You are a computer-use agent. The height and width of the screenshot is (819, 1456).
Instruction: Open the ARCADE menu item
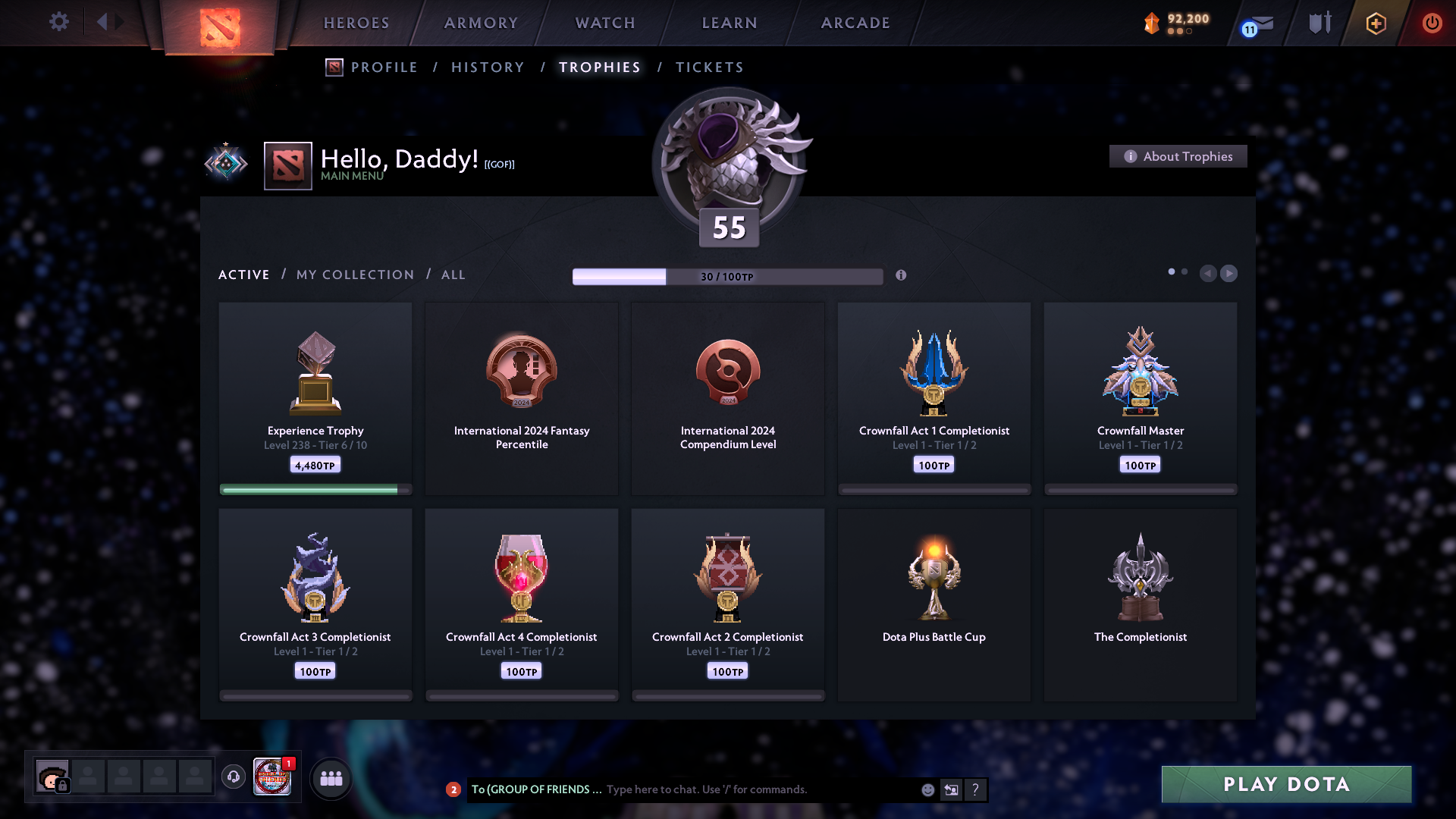tap(855, 23)
